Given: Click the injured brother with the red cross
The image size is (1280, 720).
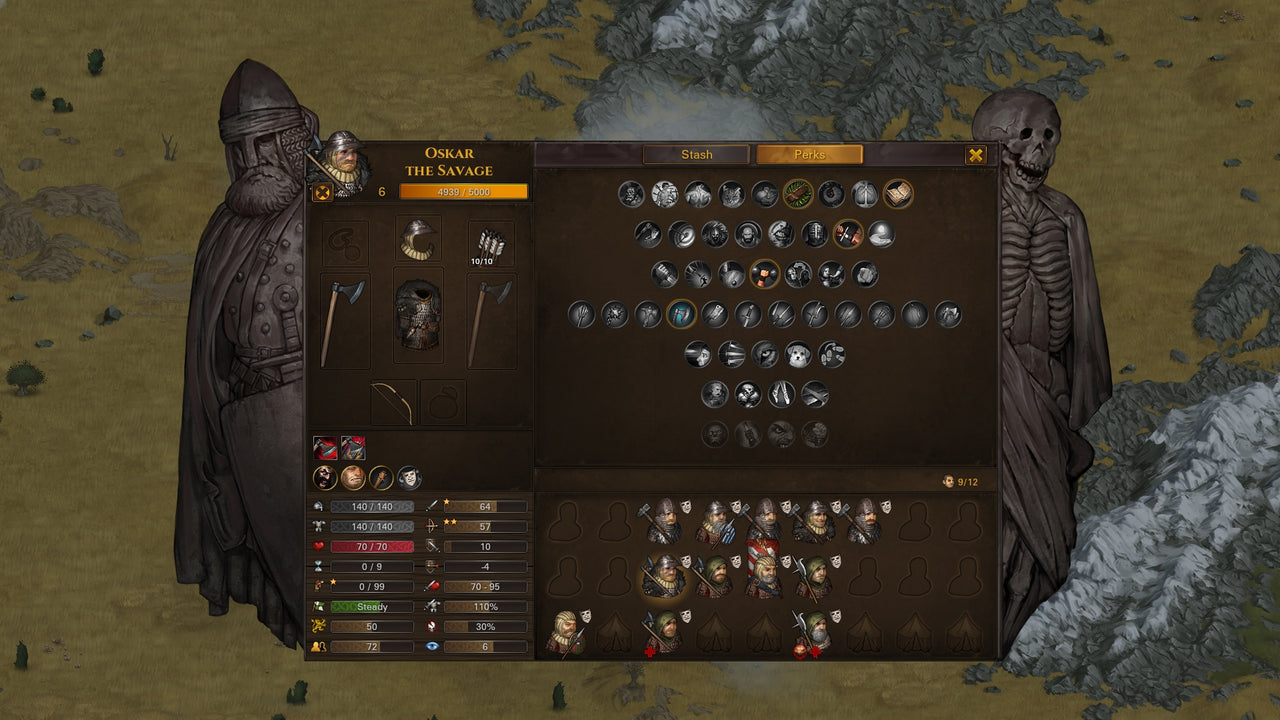Looking at the screenshot, I should click(664, 630).
